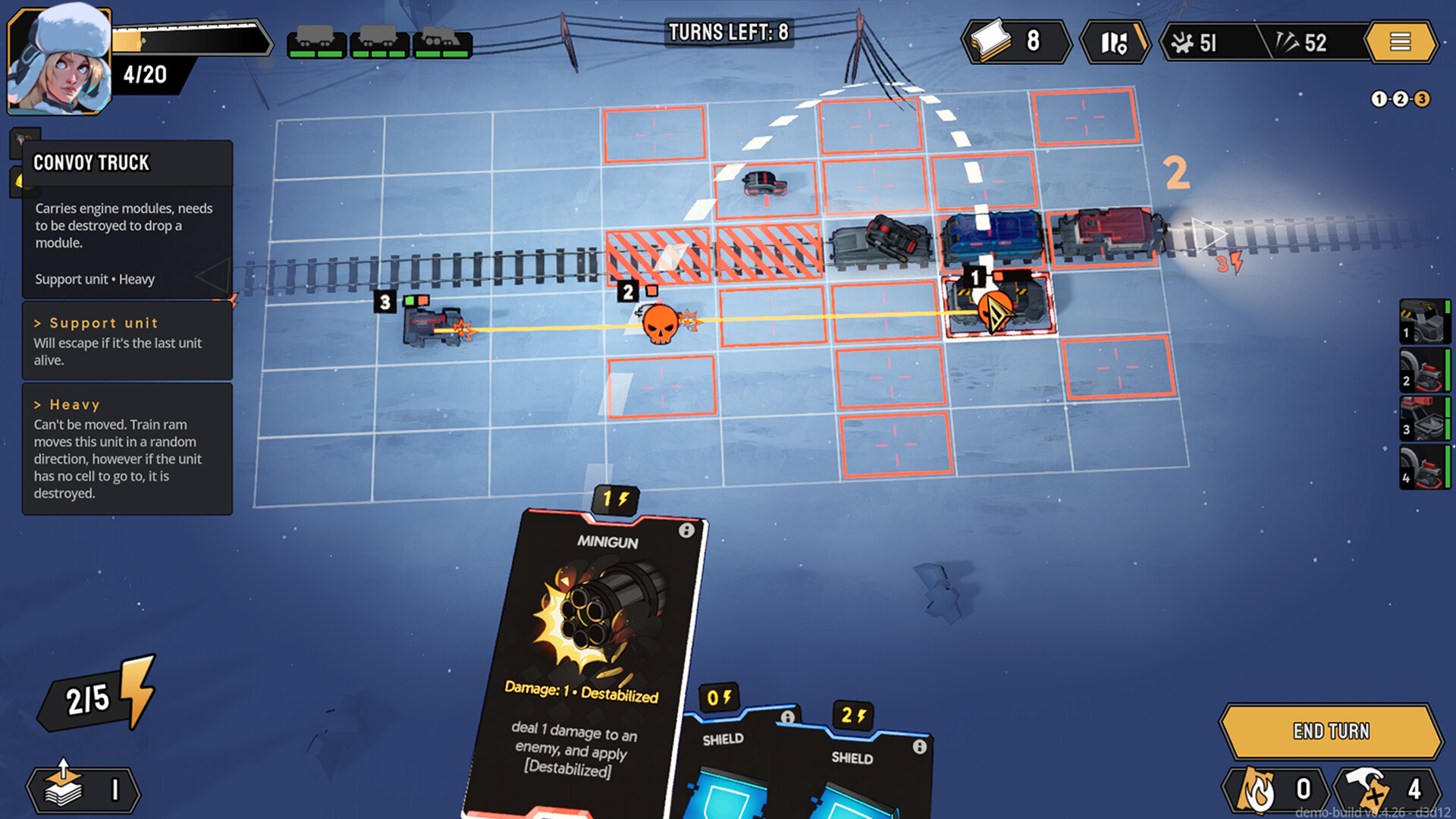Open the discard pile showing 4
1456x819 pixels.
coord(1388,789)
